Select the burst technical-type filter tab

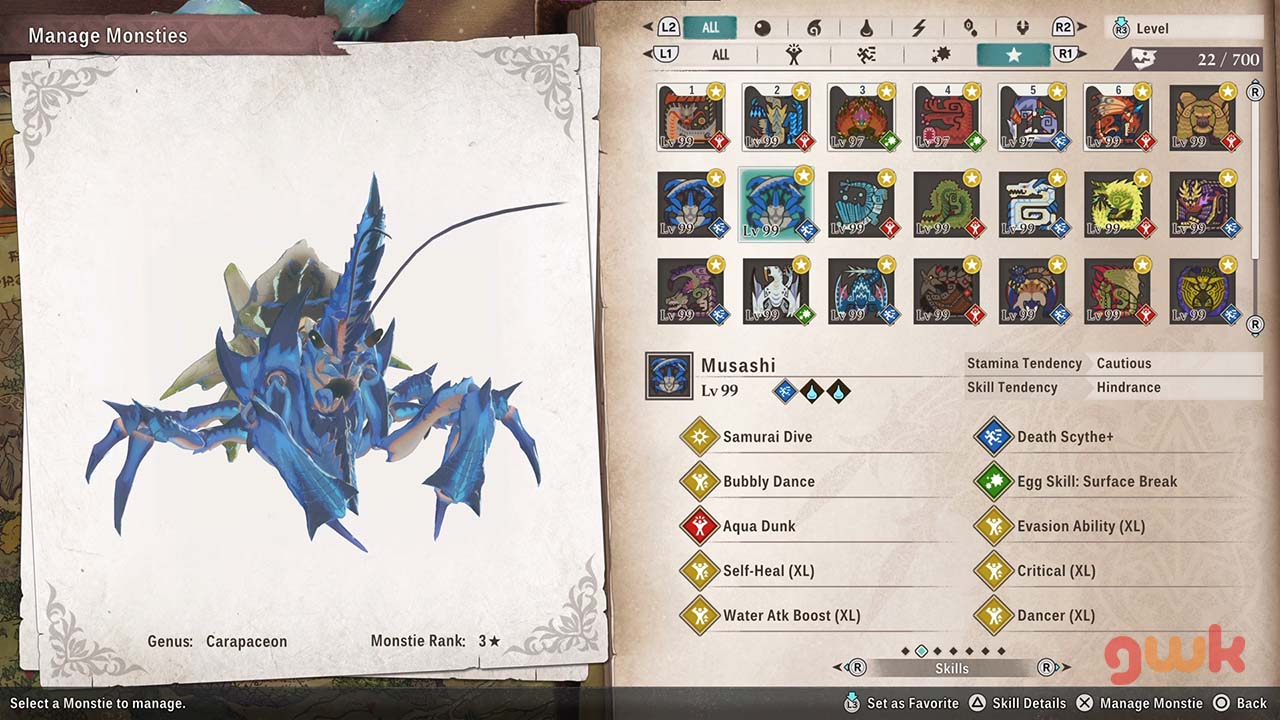click(x=940, y=55)
